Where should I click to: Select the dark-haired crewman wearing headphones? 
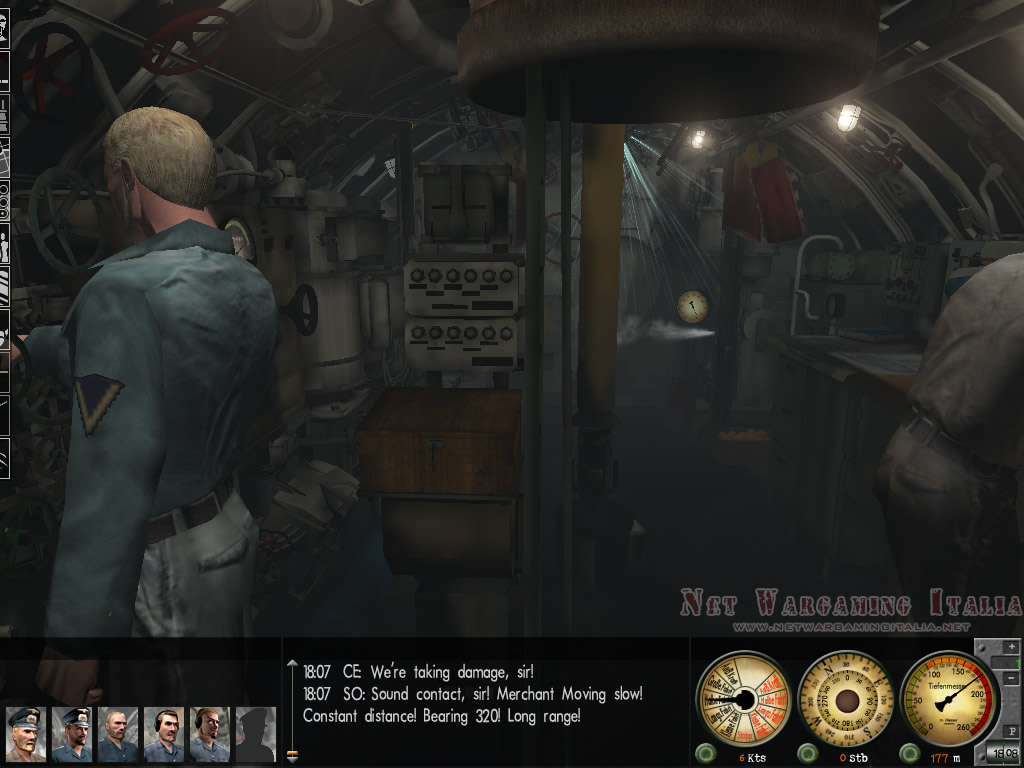[164, 734]
